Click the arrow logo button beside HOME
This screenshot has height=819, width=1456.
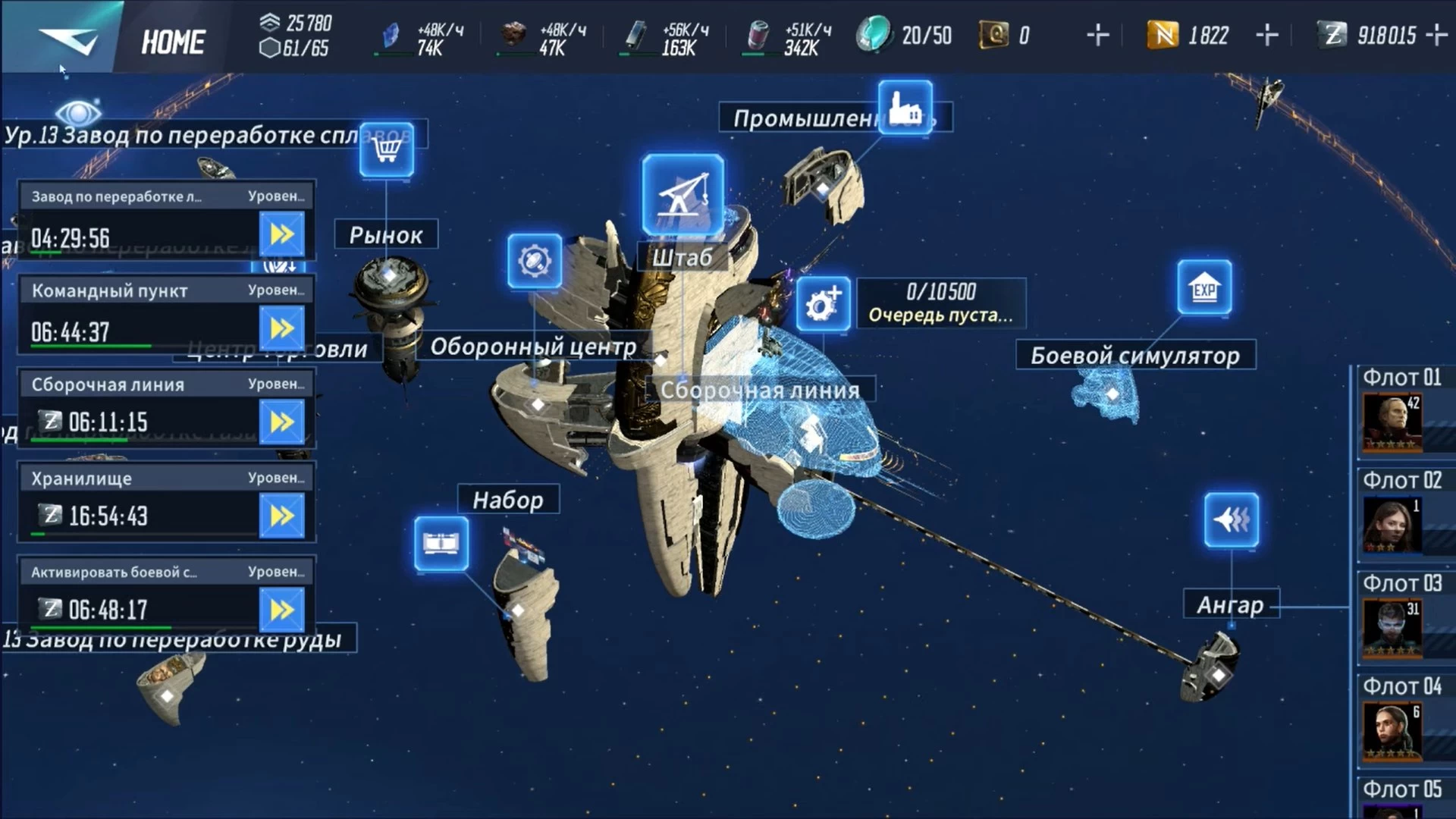[x=68, y=39]
